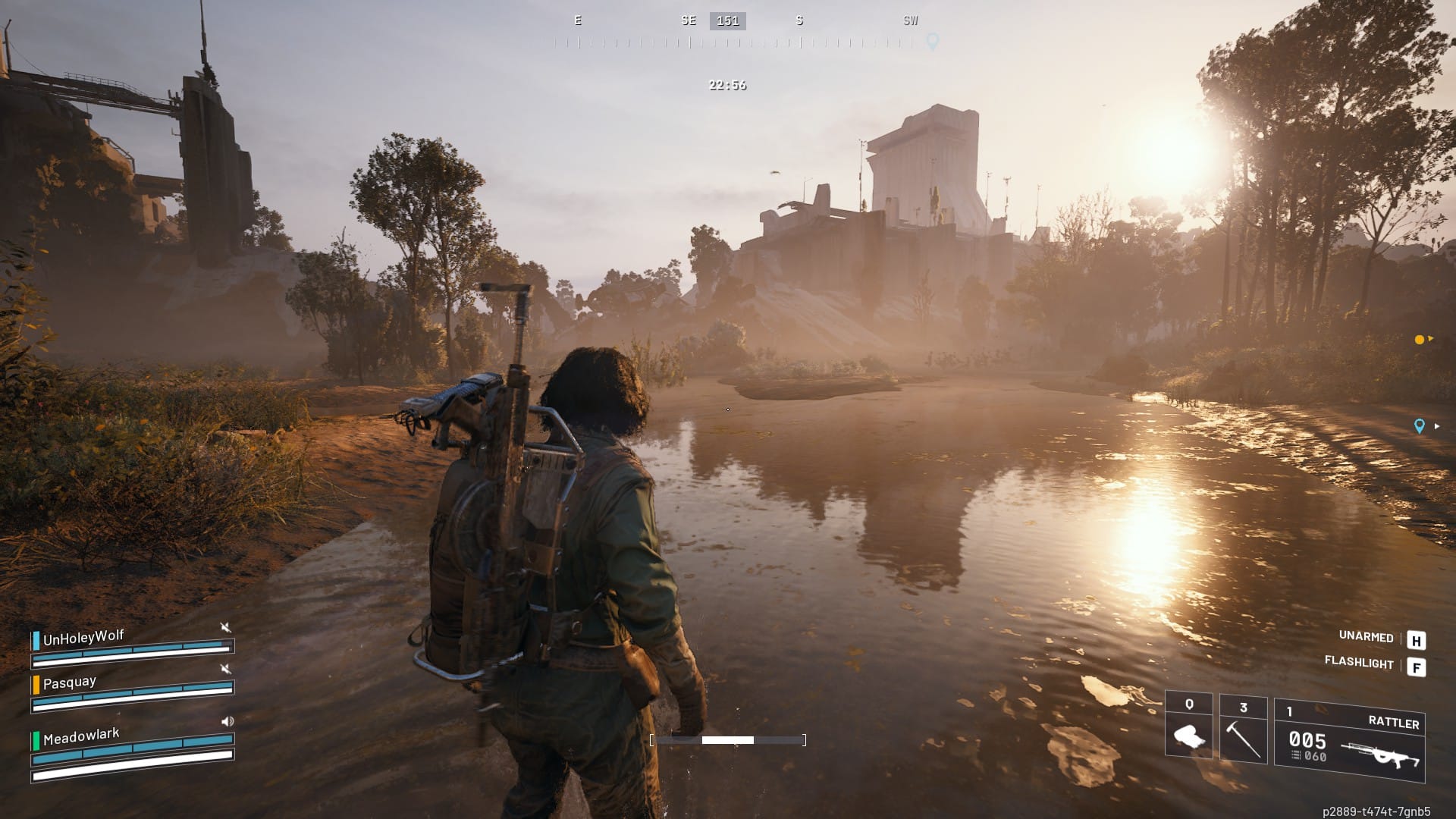The width and height of the screenshot is (1456, 819).
Task: Click the blue waypoint marker on the compass
Action: pos(933,41)
